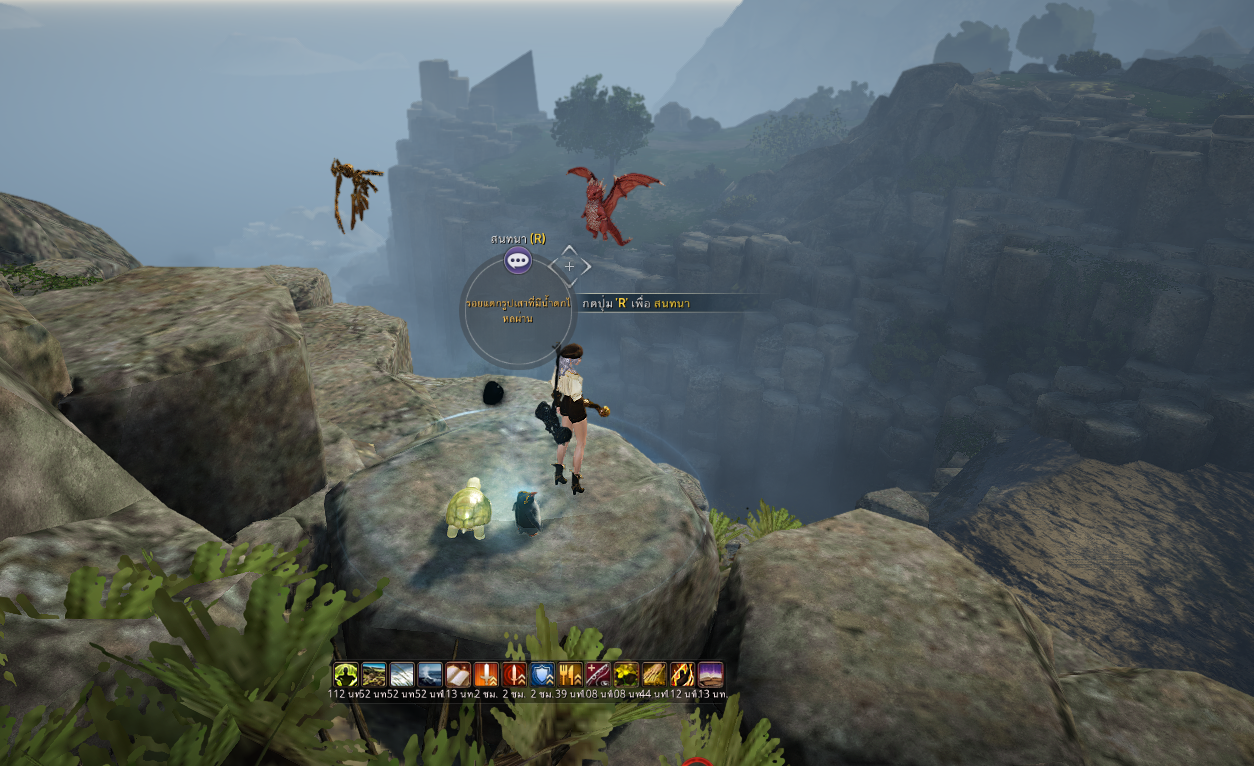The height and width of the screenshot is (766, 1254).
Task: Select the white grass field buff icon
Action: [x=402, y=674]
